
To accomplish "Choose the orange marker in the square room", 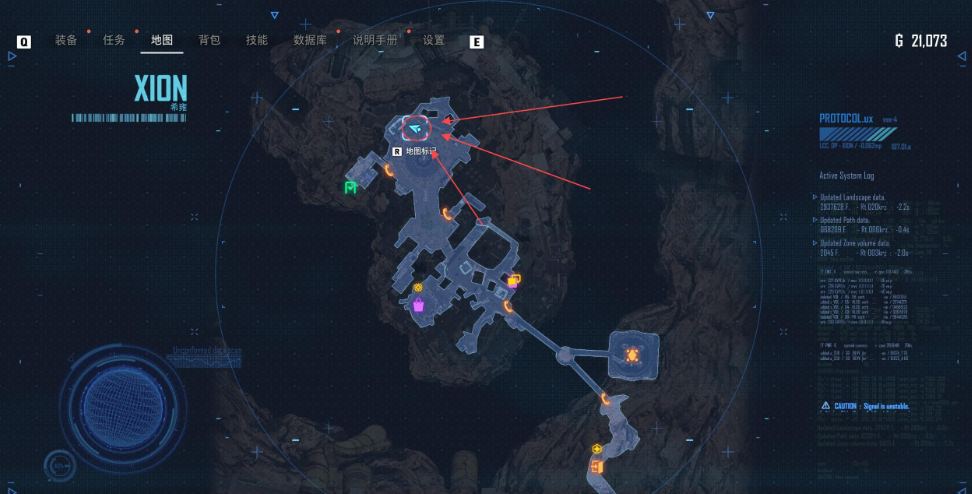I will (x=632, y=354).
